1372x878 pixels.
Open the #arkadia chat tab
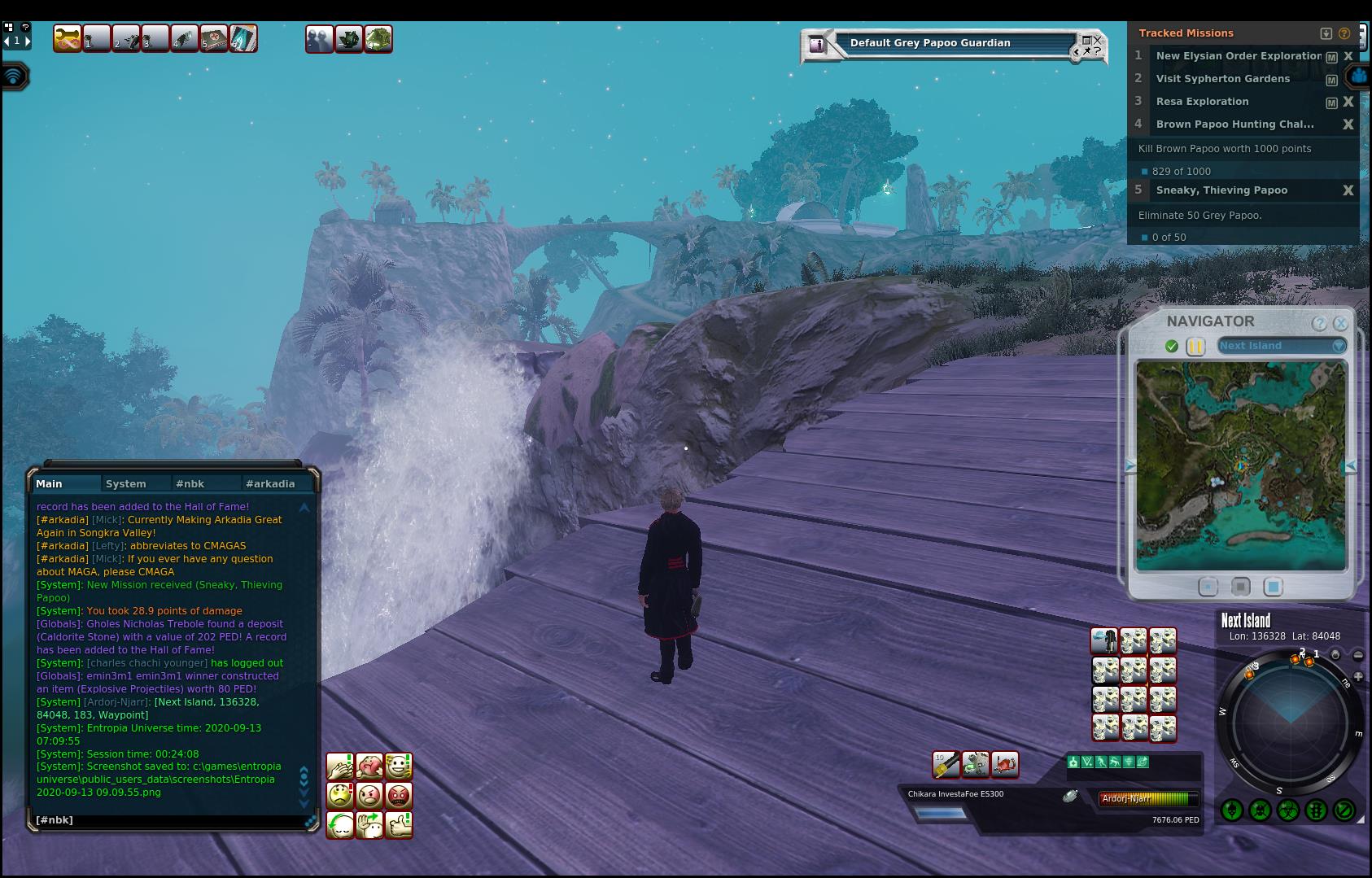coord(270,483)
